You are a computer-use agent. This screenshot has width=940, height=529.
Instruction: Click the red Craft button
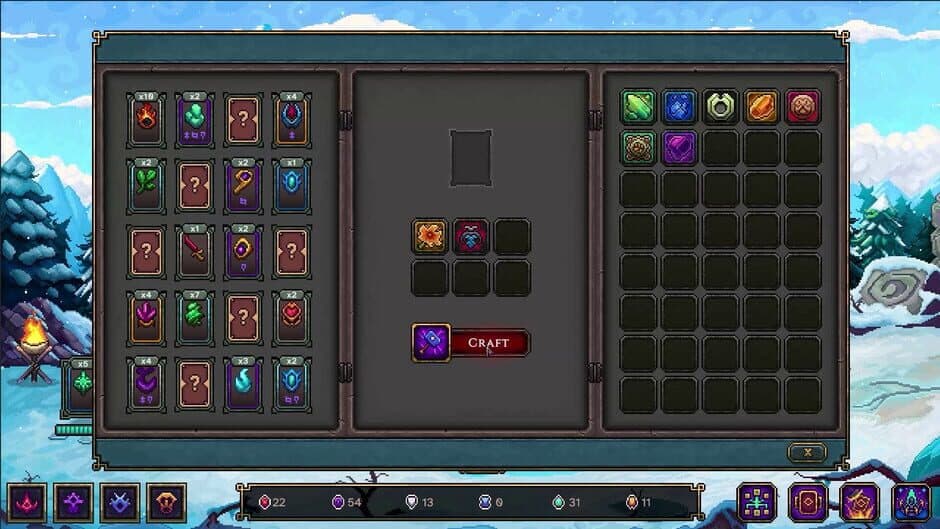[489, 343]
